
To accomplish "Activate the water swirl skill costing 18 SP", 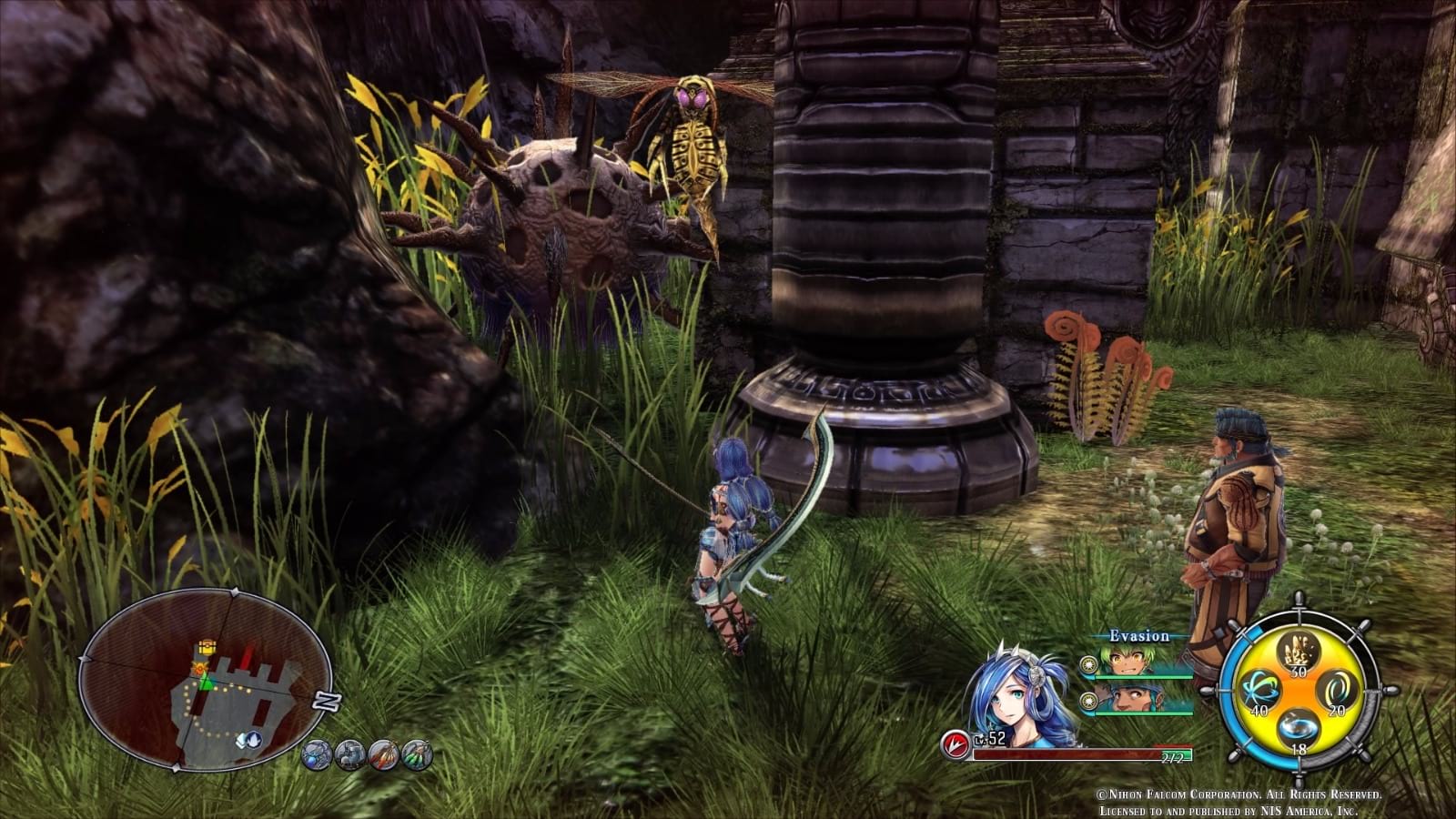I will [1298, 727].
